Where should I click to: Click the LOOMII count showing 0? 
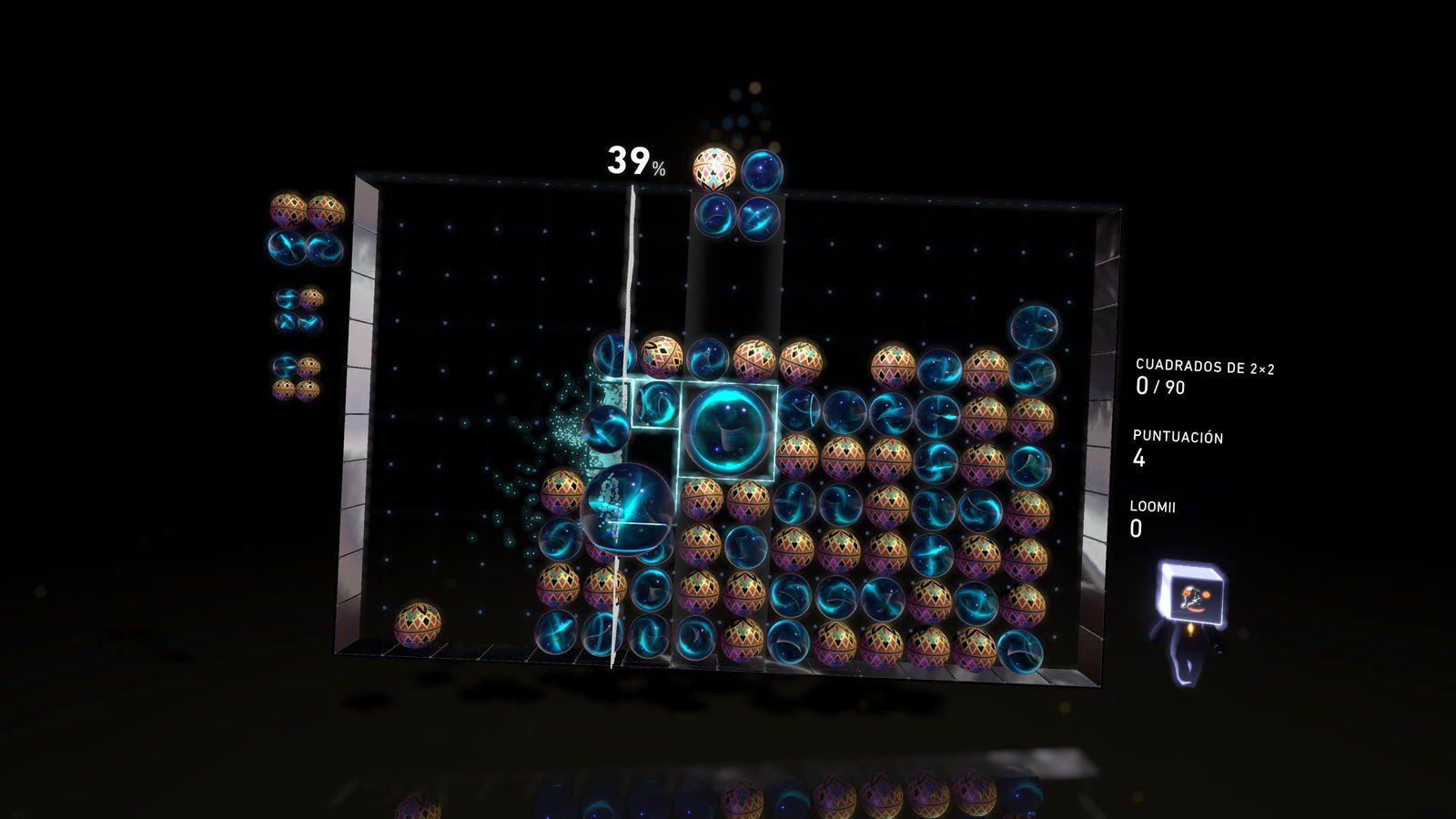(1137, 531)
